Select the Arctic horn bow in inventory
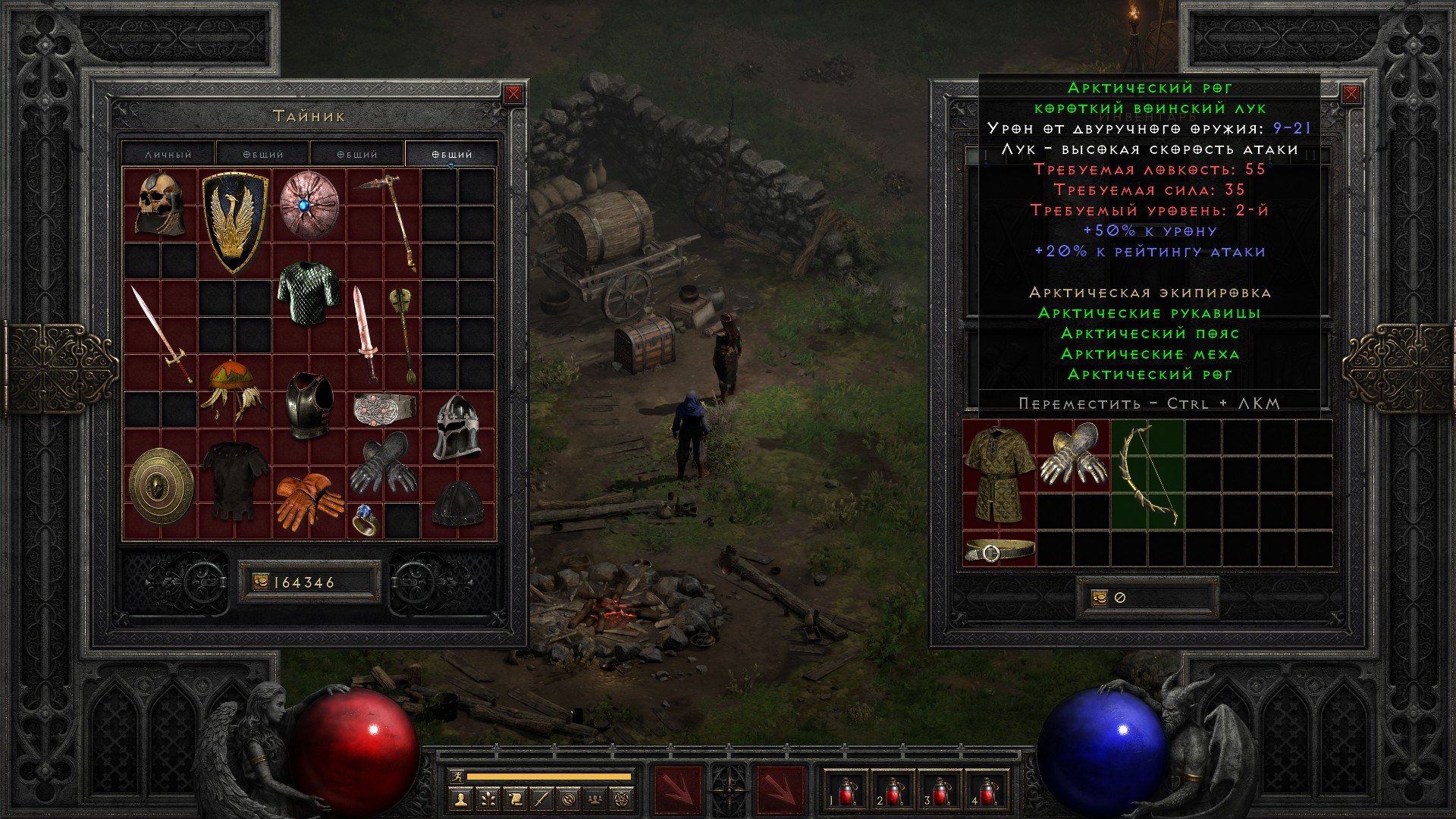The height and width of the screenshot is (819, 1456). coord(1147,475)
